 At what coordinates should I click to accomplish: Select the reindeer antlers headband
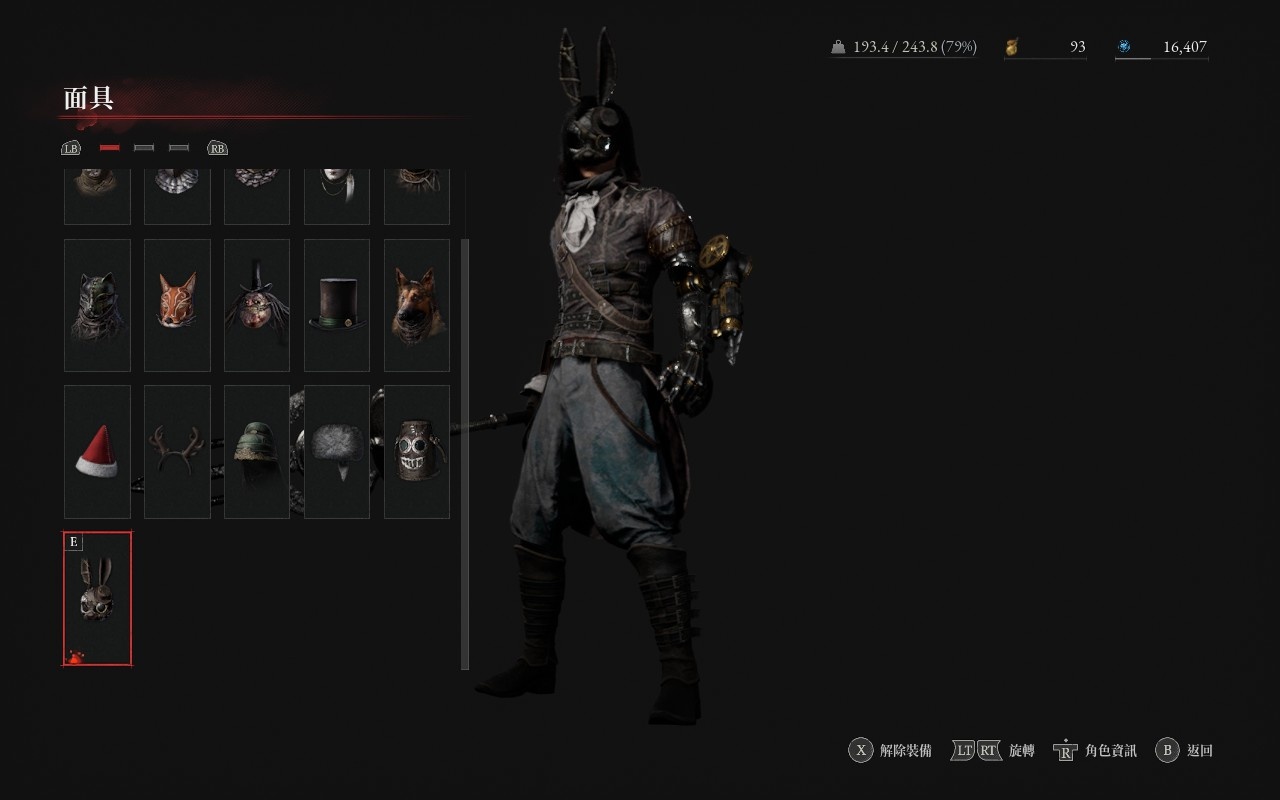[177, 452]
